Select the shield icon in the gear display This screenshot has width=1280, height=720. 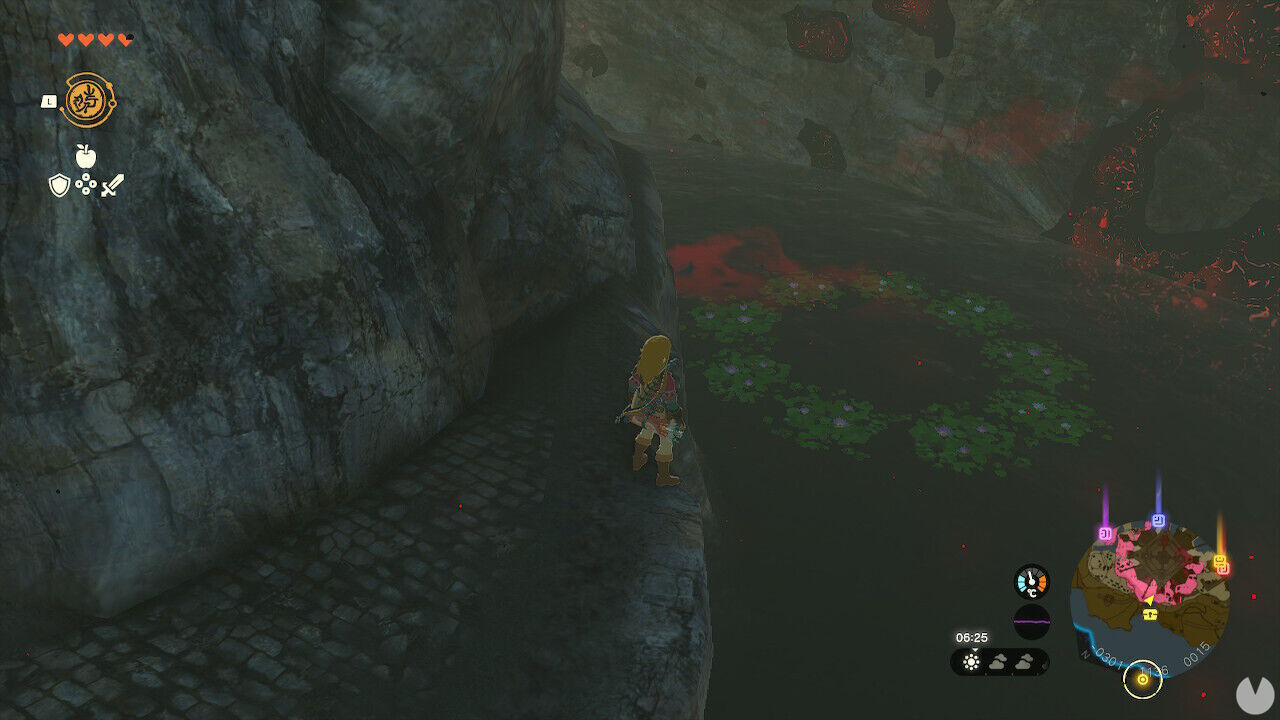coord(60,185)
